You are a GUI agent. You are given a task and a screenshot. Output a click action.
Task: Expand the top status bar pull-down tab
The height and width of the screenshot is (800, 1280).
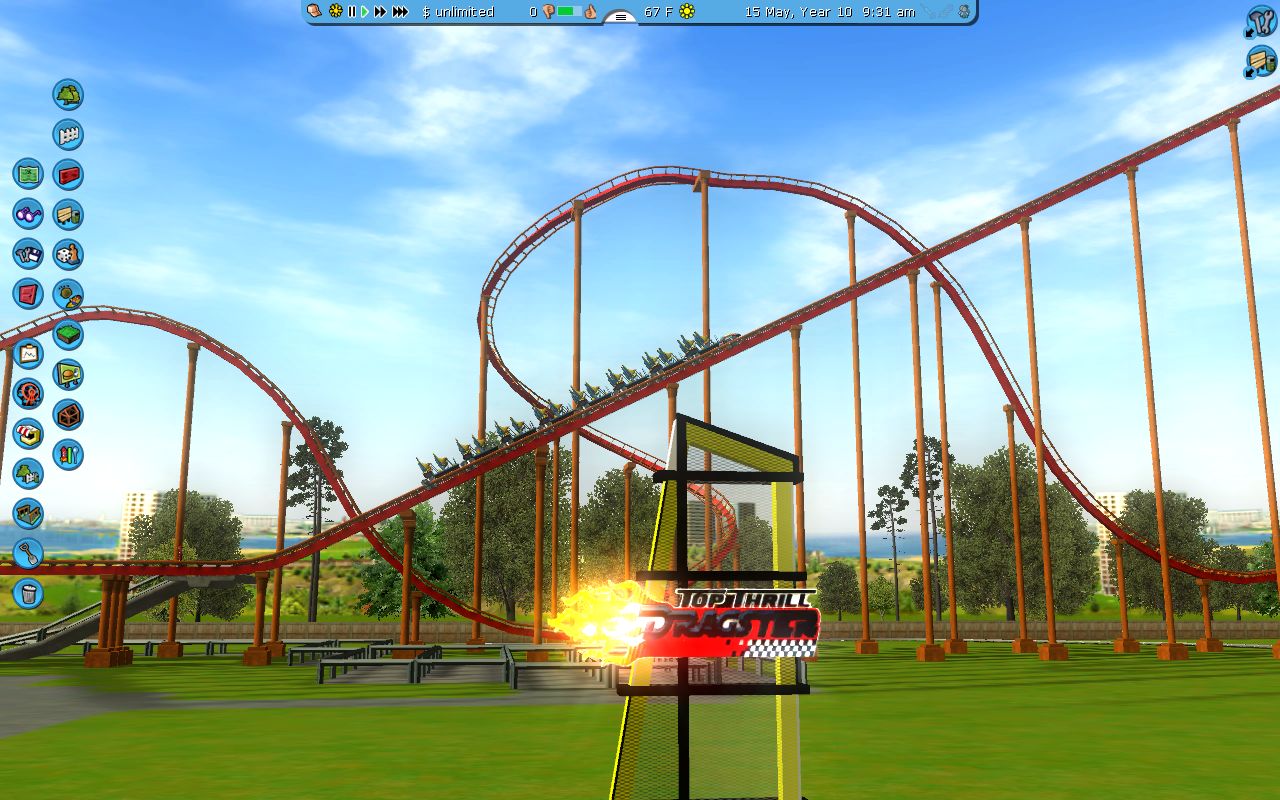click(x=620, y=17)
